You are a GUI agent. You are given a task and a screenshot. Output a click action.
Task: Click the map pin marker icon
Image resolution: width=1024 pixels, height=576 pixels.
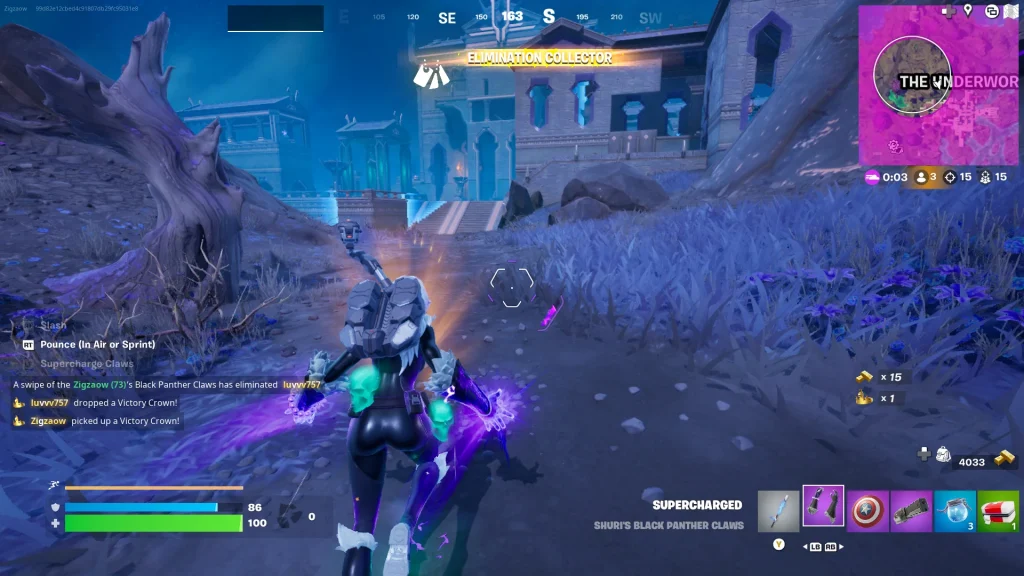tap(968, 11)
